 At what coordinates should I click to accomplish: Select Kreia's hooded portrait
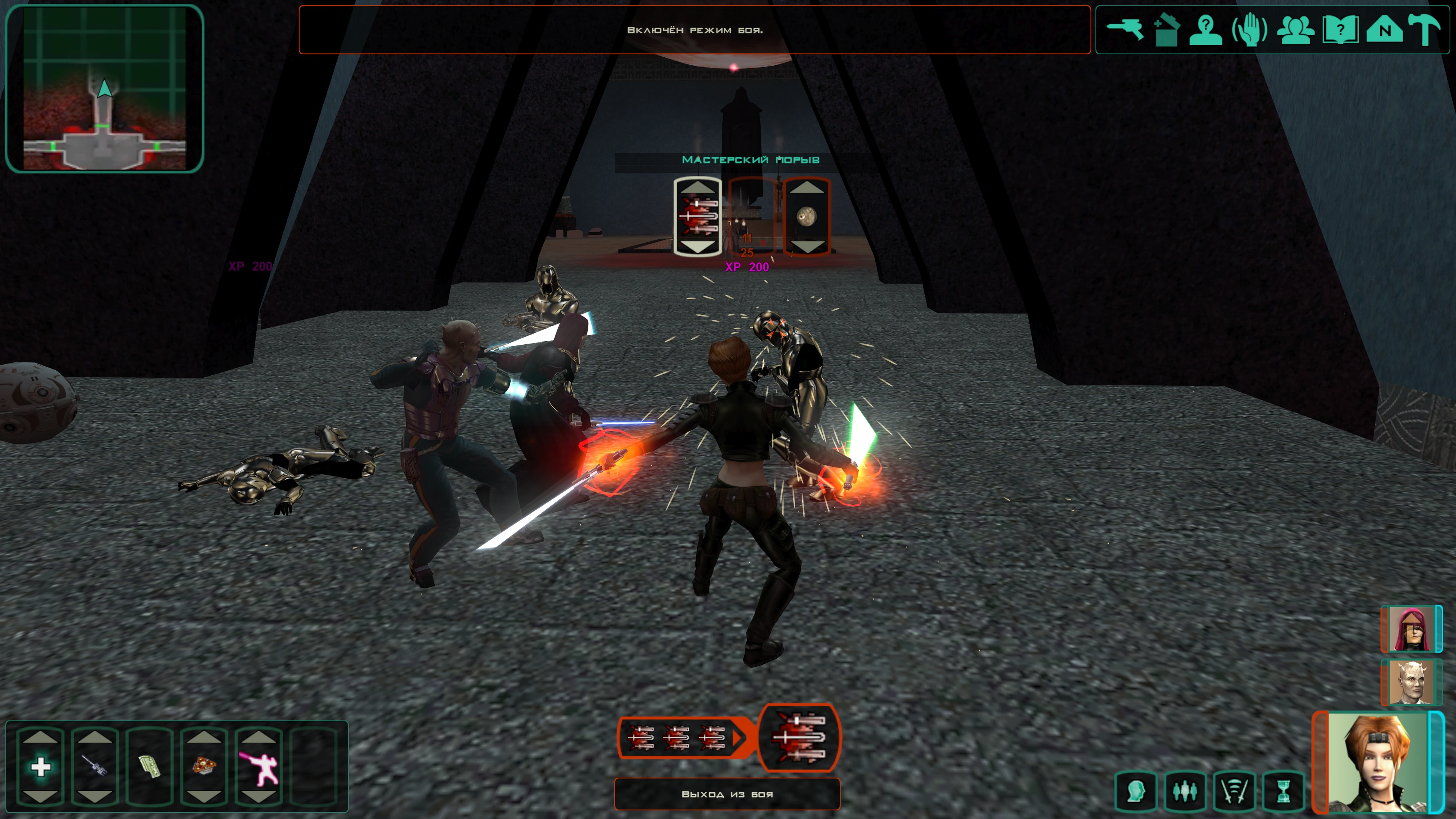pyautogui.click(x=1411, y=629)
